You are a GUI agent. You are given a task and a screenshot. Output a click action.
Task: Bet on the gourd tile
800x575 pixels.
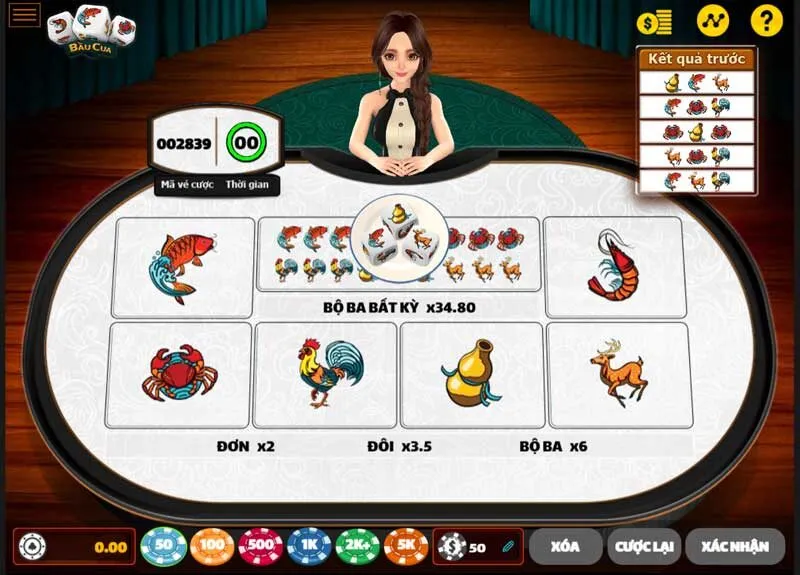(x=471, y=373)
